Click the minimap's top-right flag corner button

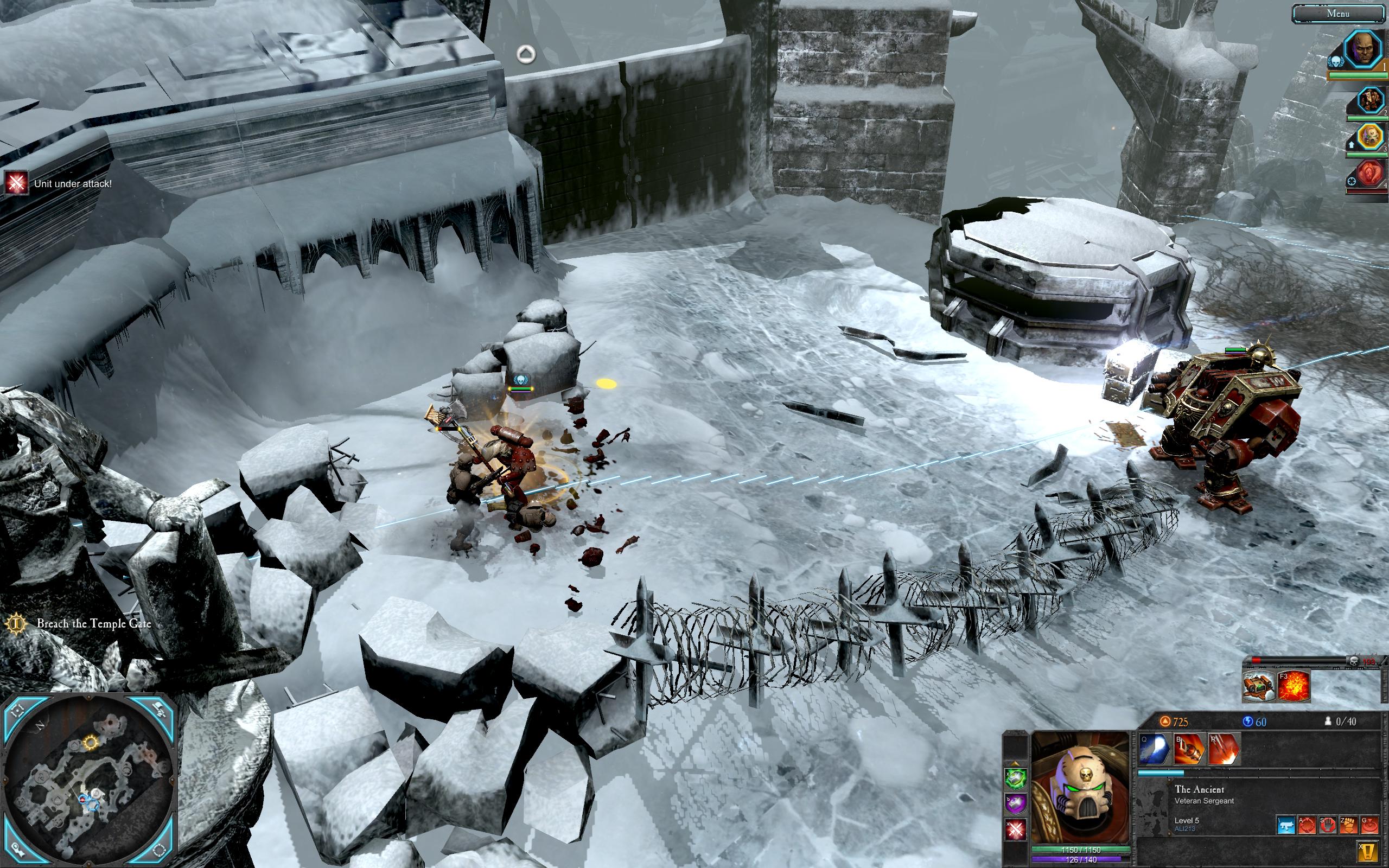160,710
